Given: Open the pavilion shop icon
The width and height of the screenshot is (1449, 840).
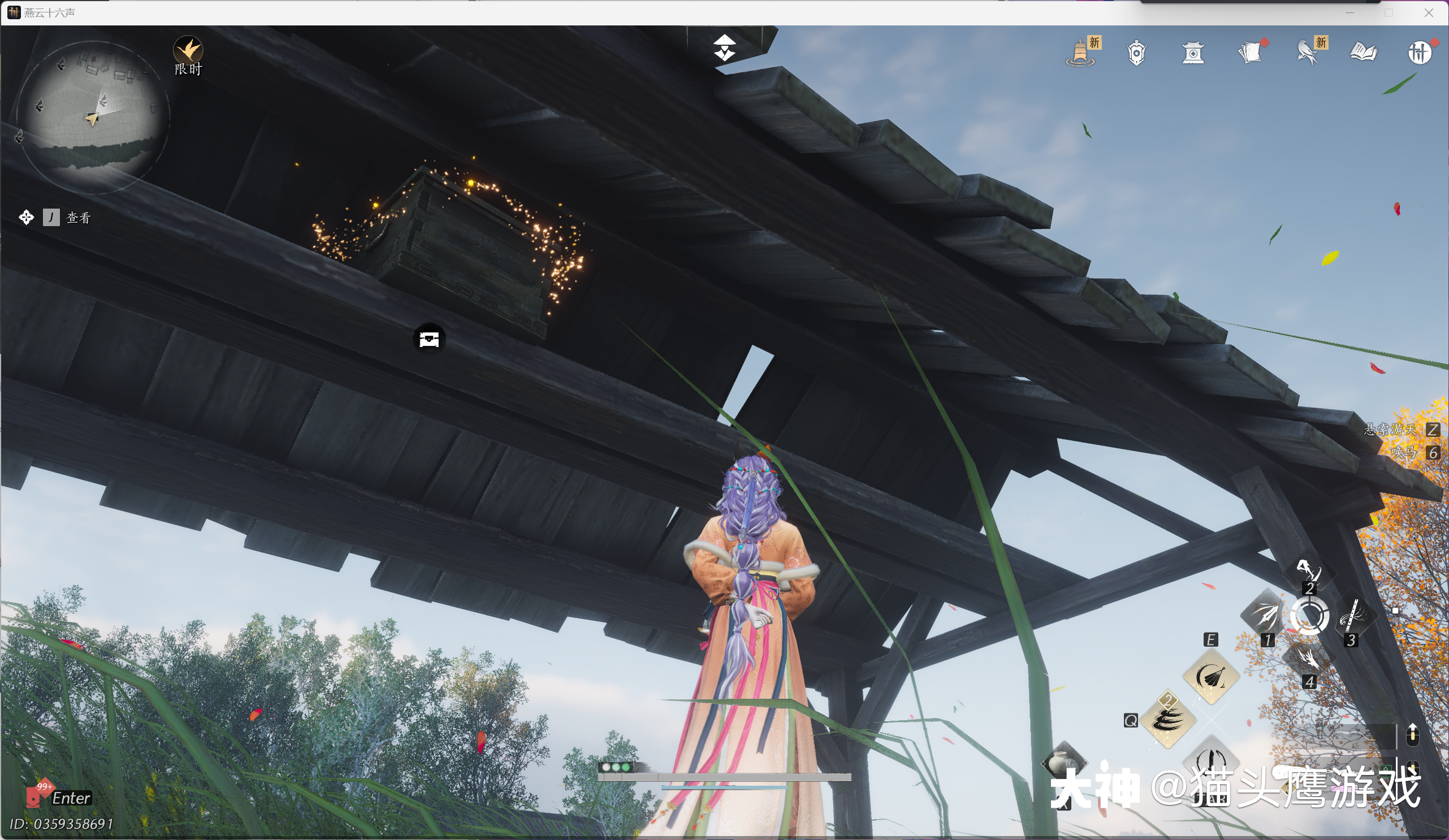Looking at the screenshot, I should [x=1193, y=54].
